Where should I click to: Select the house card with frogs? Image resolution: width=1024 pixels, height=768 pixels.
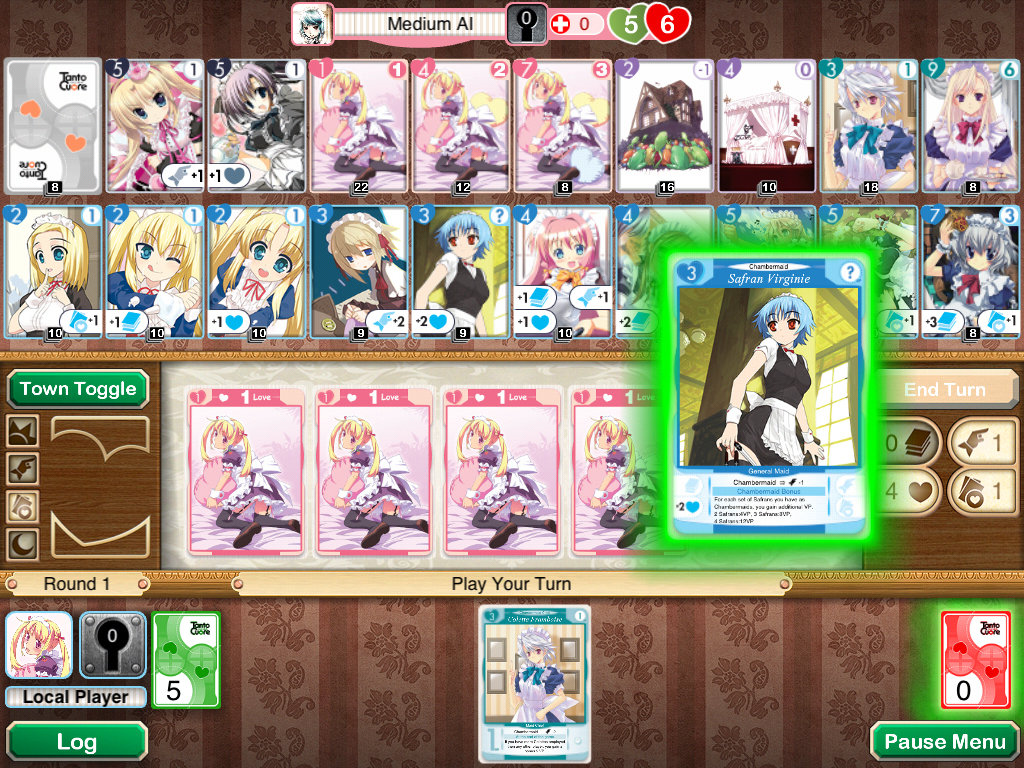[x=665, y=125]
